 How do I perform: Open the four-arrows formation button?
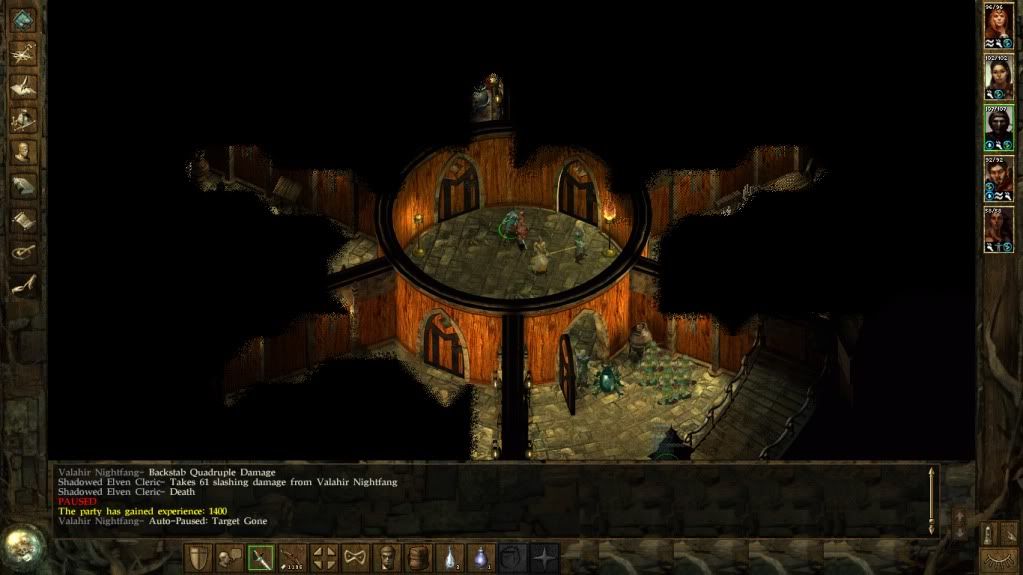tap(324, 558)
